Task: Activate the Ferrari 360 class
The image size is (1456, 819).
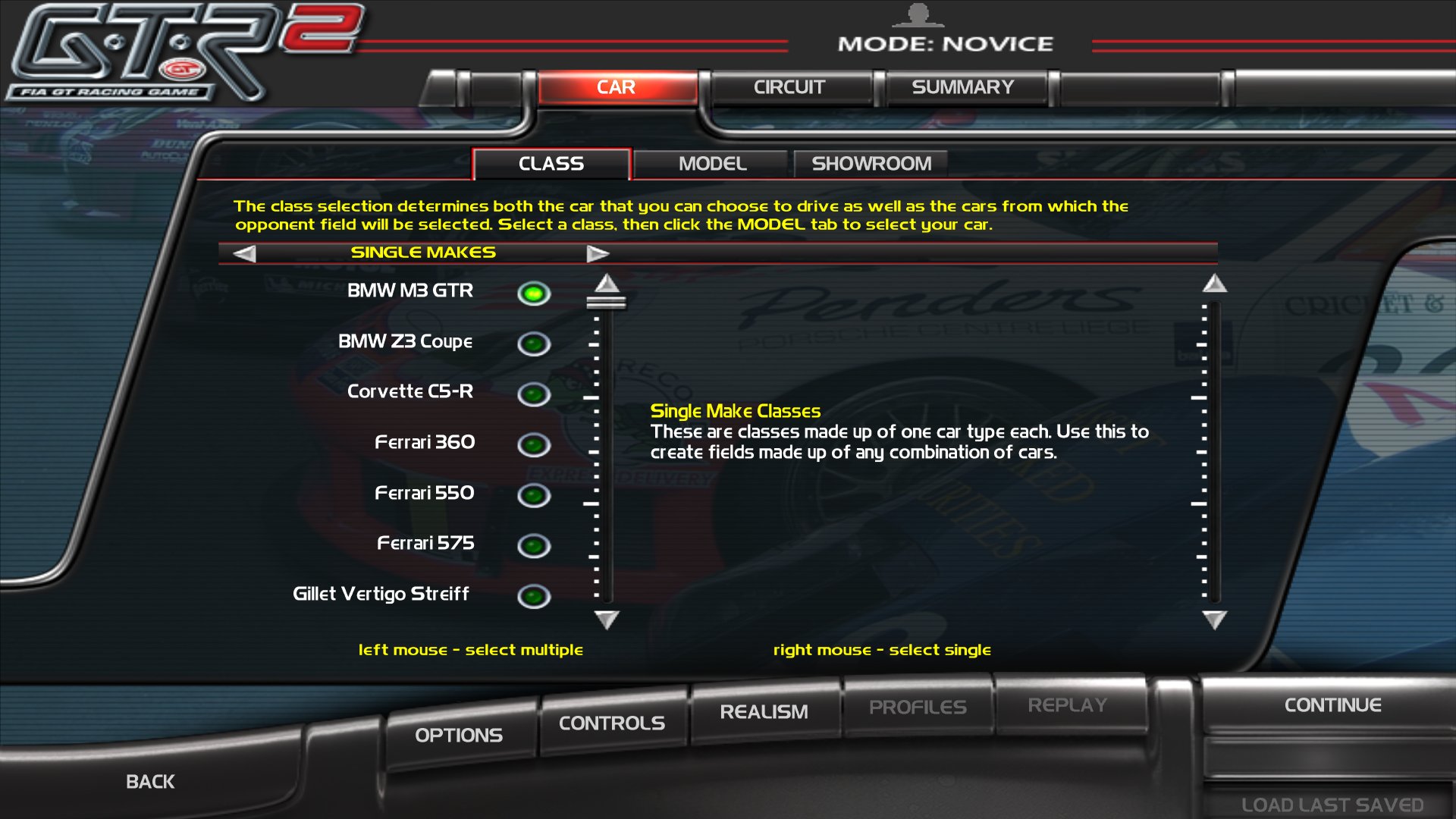Action: click(533, 444)
